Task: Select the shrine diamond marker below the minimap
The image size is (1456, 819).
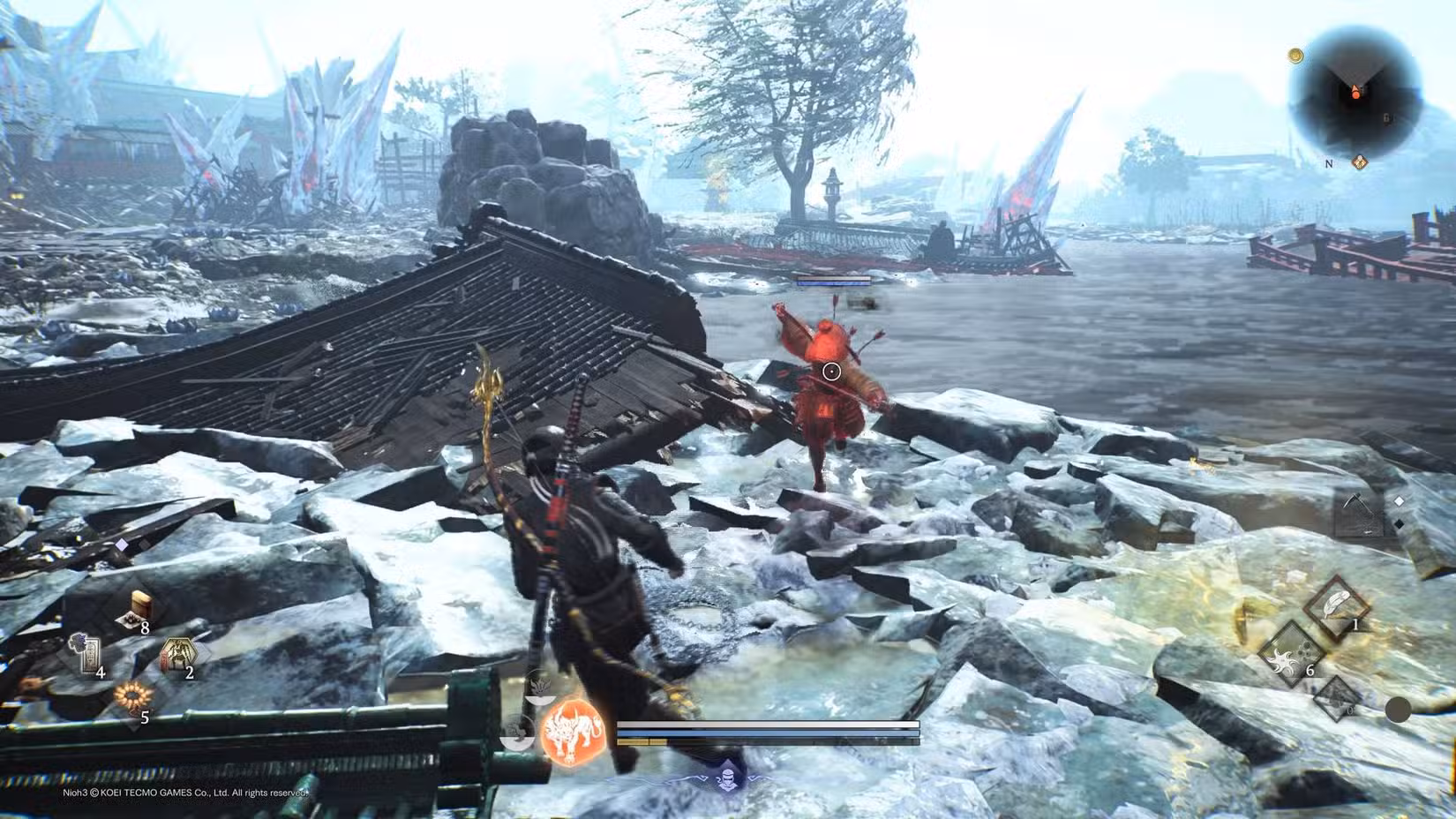Action: [x=1360, y=162]
